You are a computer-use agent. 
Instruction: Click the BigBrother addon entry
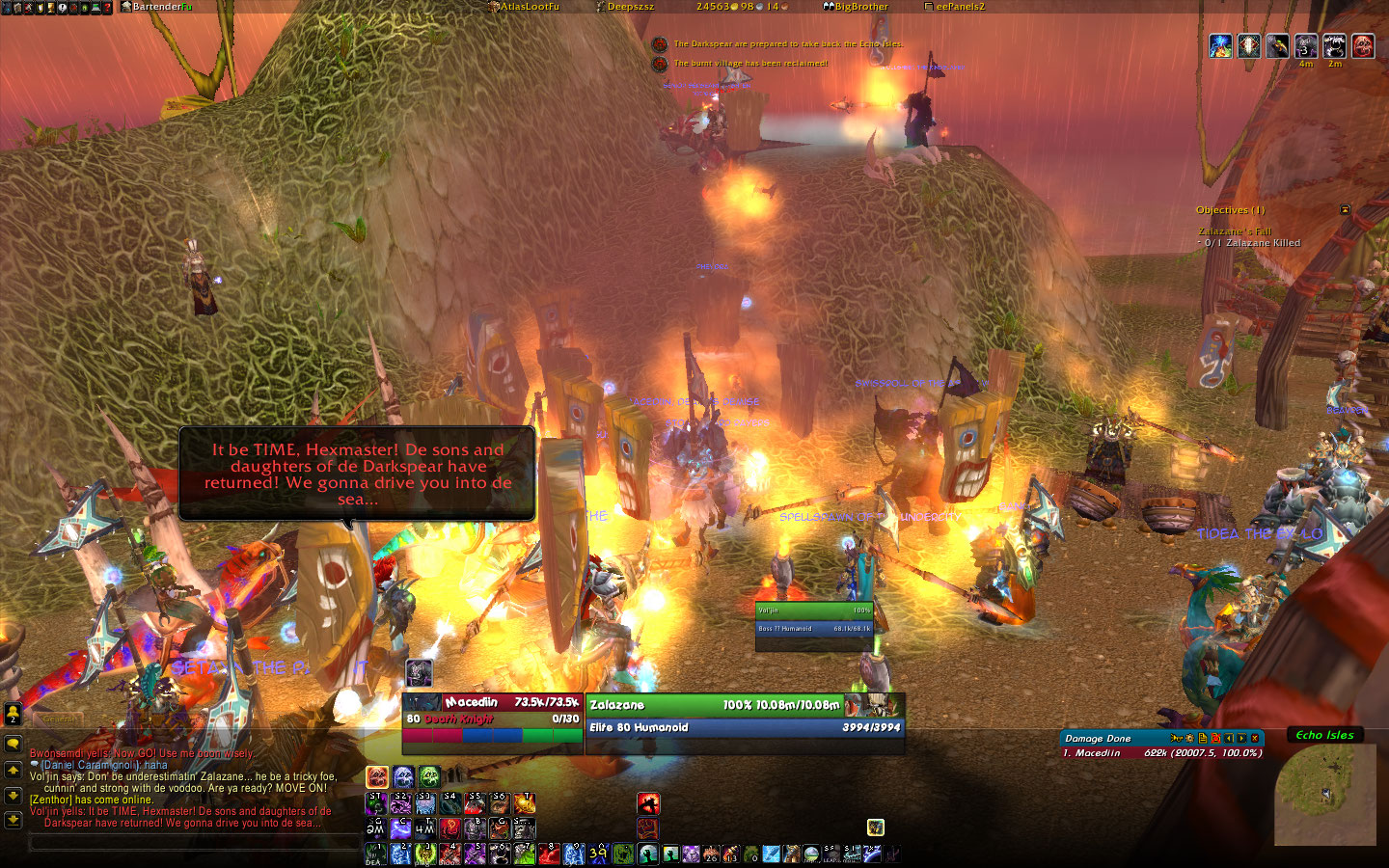click(x=860, y=7)
